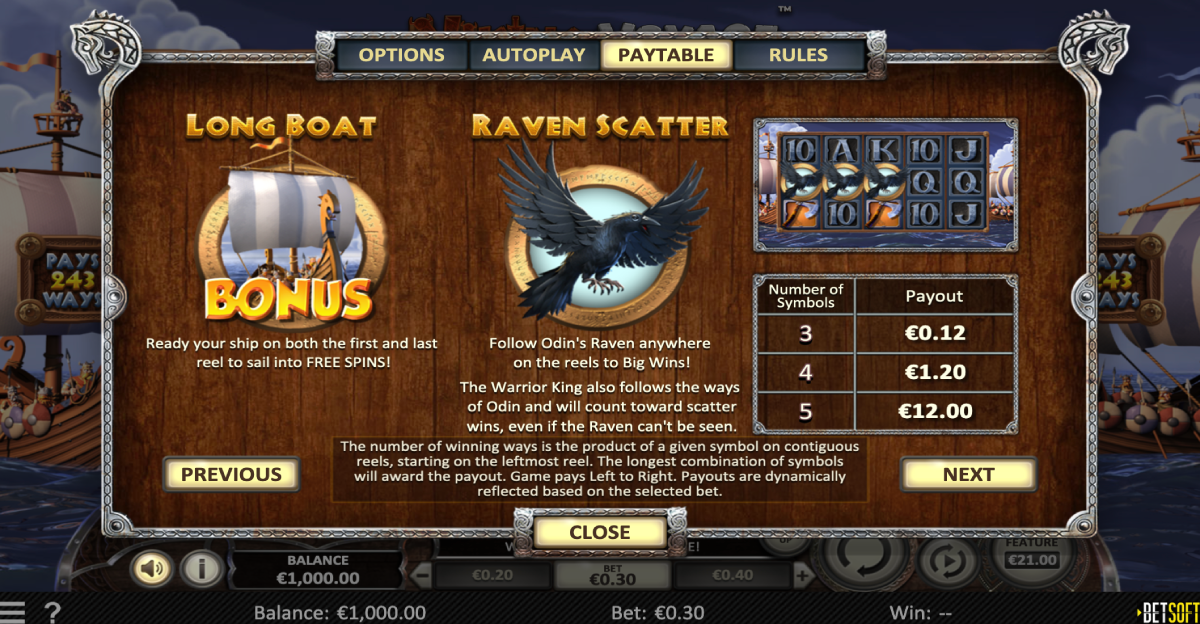
Task: Buy the feature for €21.00
Action: click(x=1032, y=558)
